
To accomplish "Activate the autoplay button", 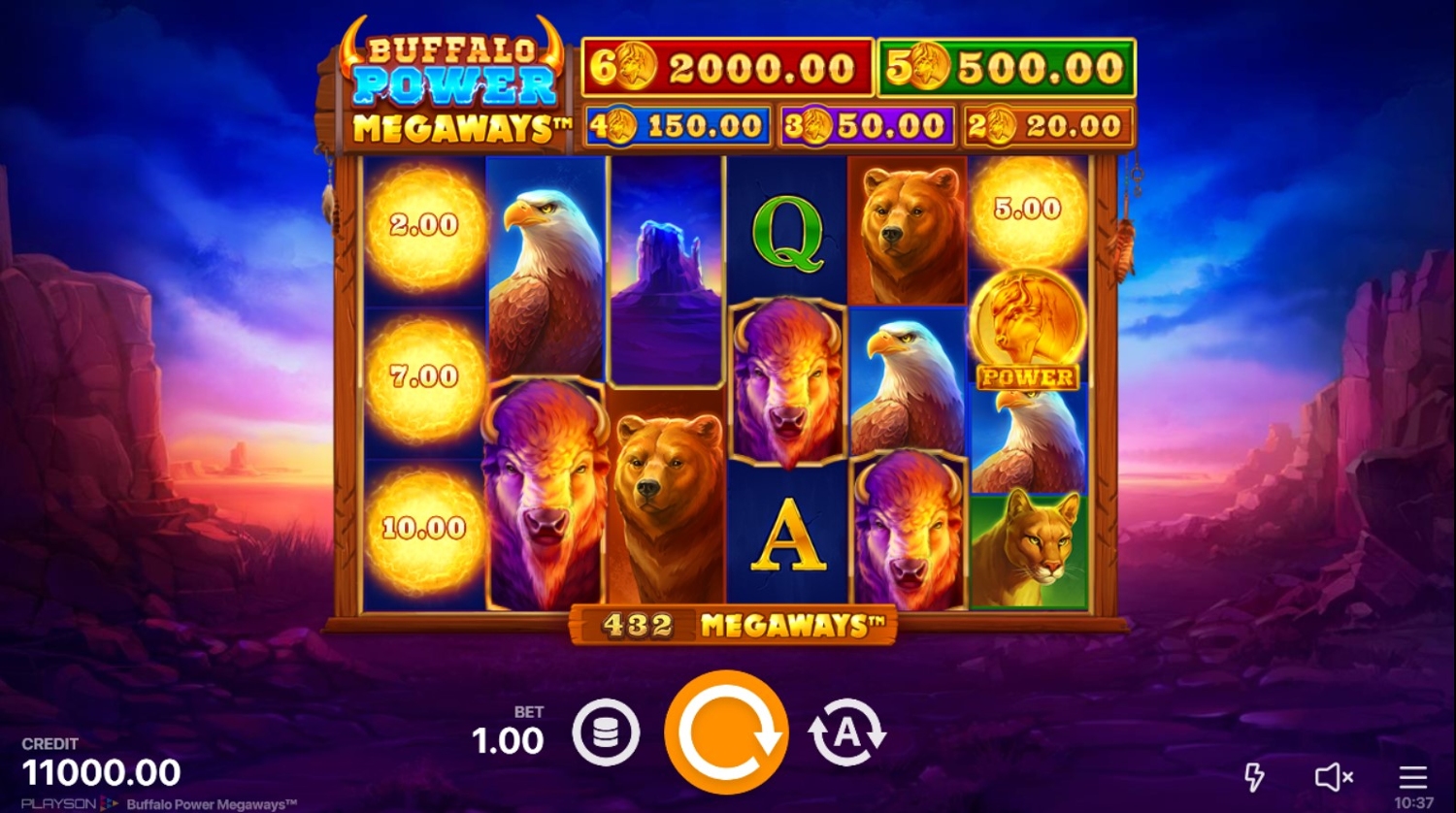I will coord(846,733).
